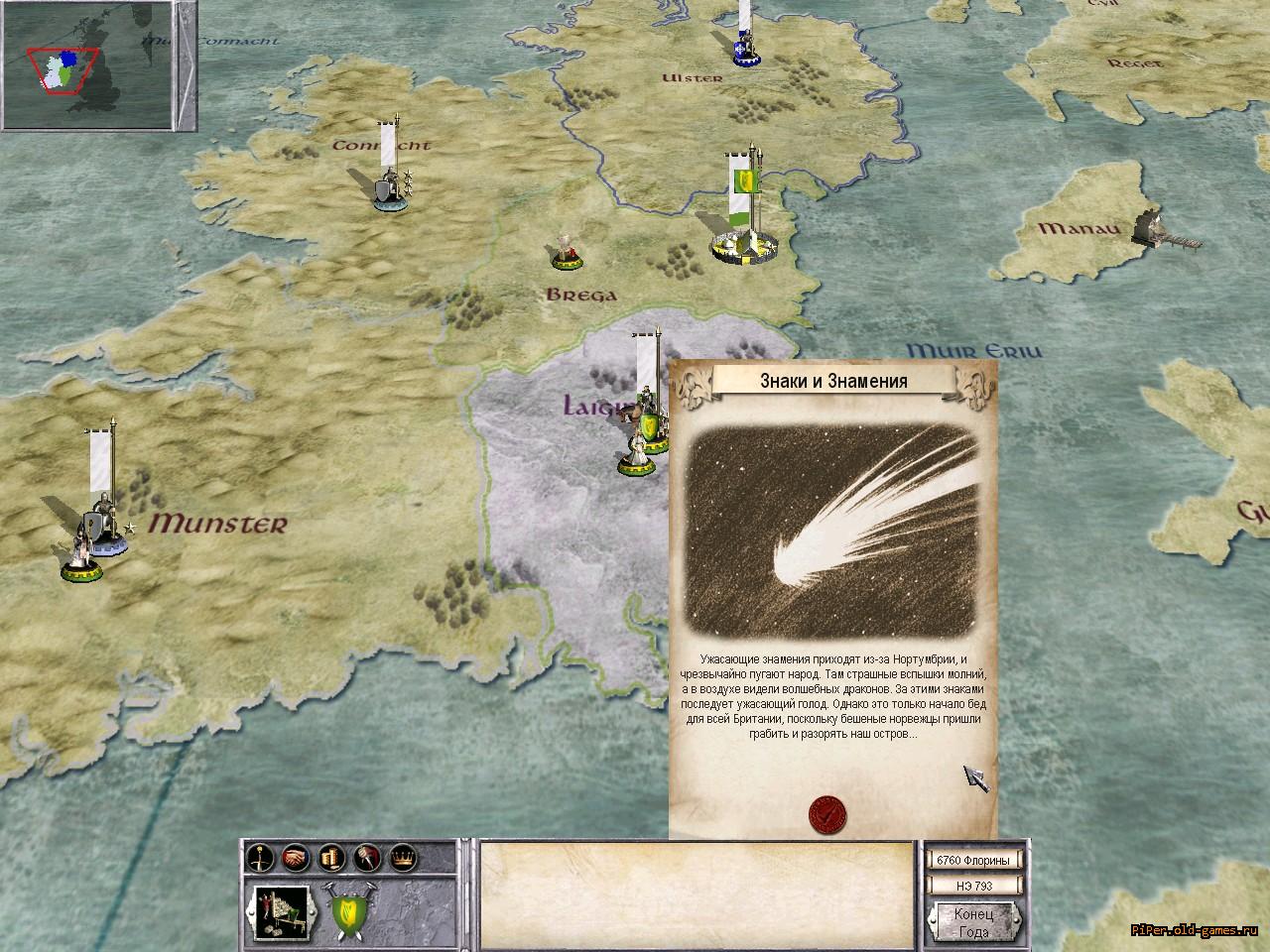Dismiss the omen event with the red seal
The width and height of the screenshot is (1270, 952).
pos(828,813)
